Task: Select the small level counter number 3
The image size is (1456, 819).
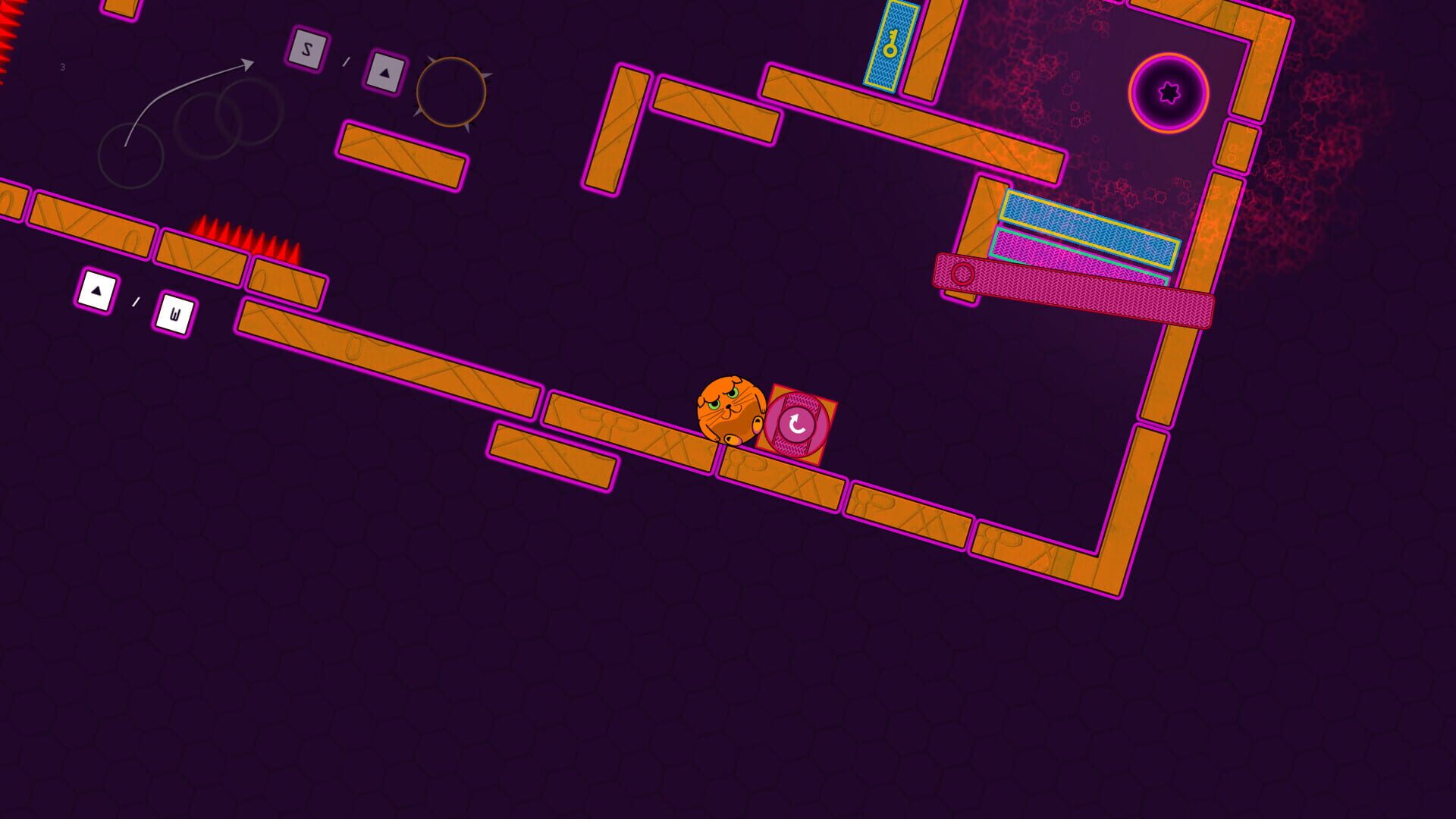Action: click(62, 67)
